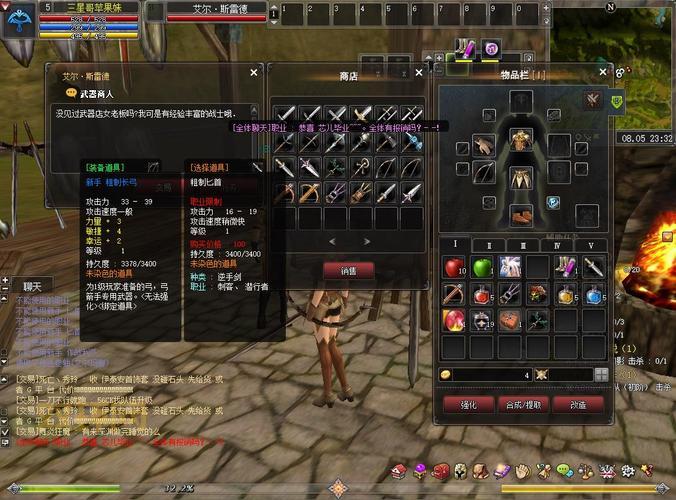Click the 改造 remodel button

point(578,404)
